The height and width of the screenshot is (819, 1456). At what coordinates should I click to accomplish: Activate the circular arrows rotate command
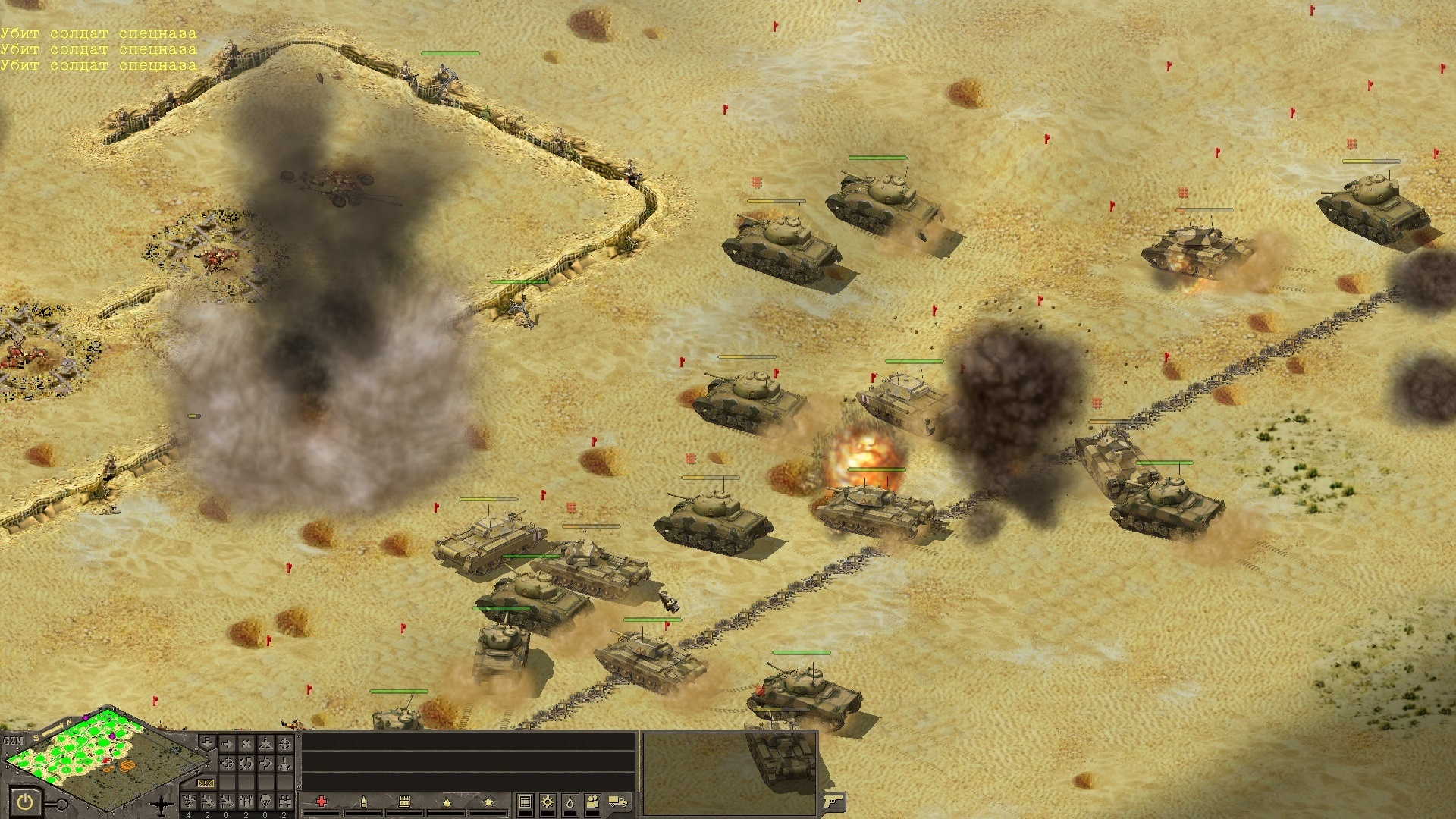246,763
